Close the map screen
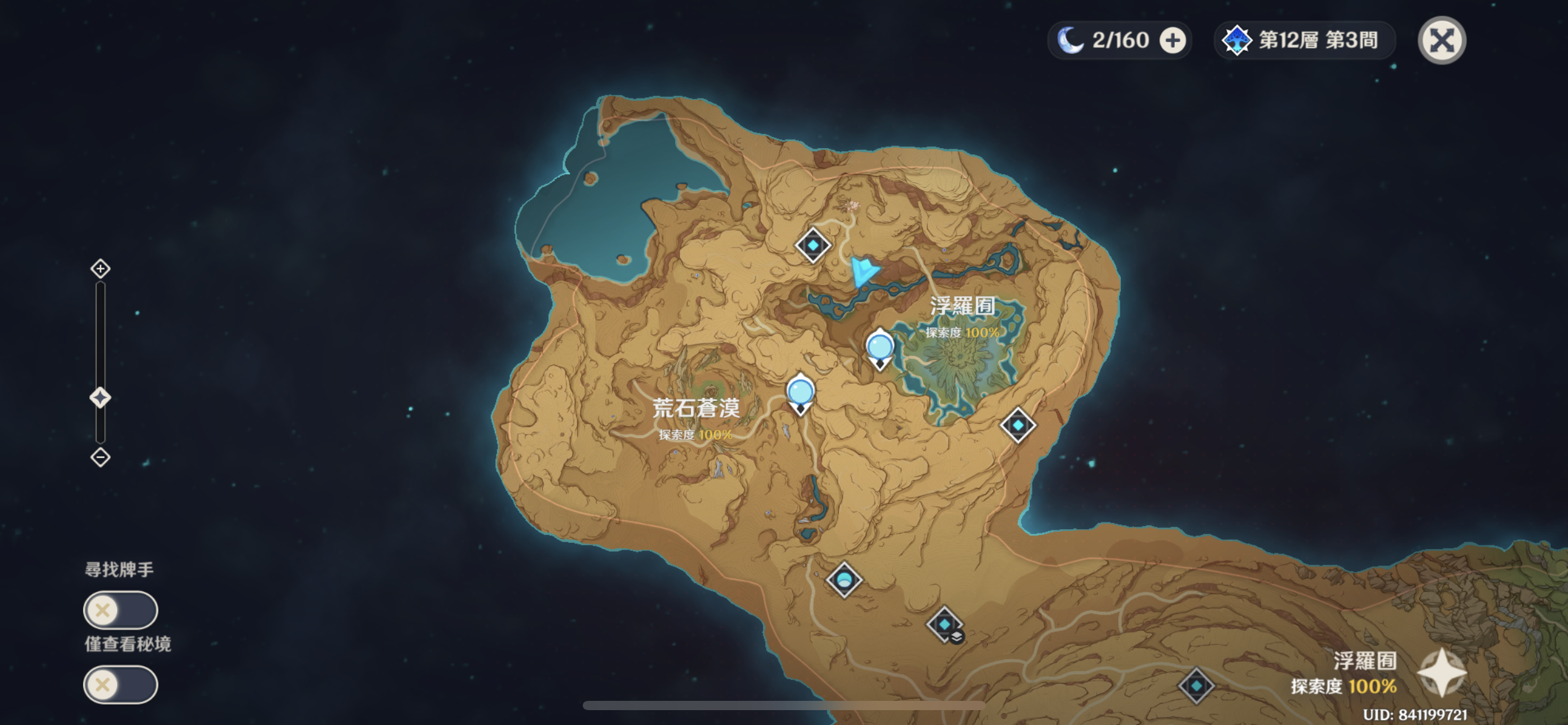The image size is (1568, 725). pyautogui.click(x=1442, y=41)
